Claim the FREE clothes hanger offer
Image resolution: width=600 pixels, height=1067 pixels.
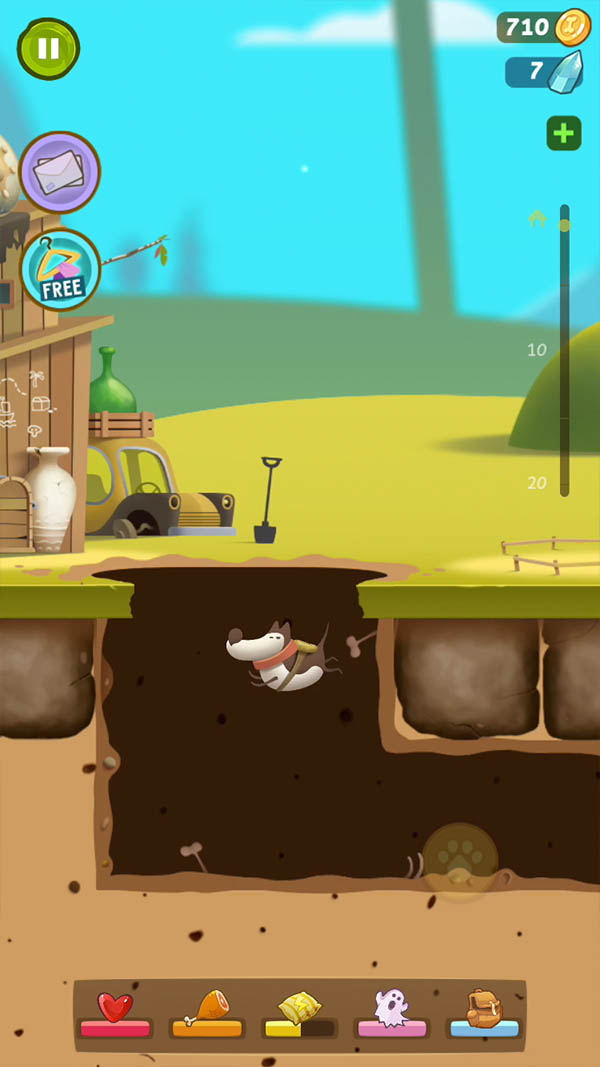click(x=59, y=269)
